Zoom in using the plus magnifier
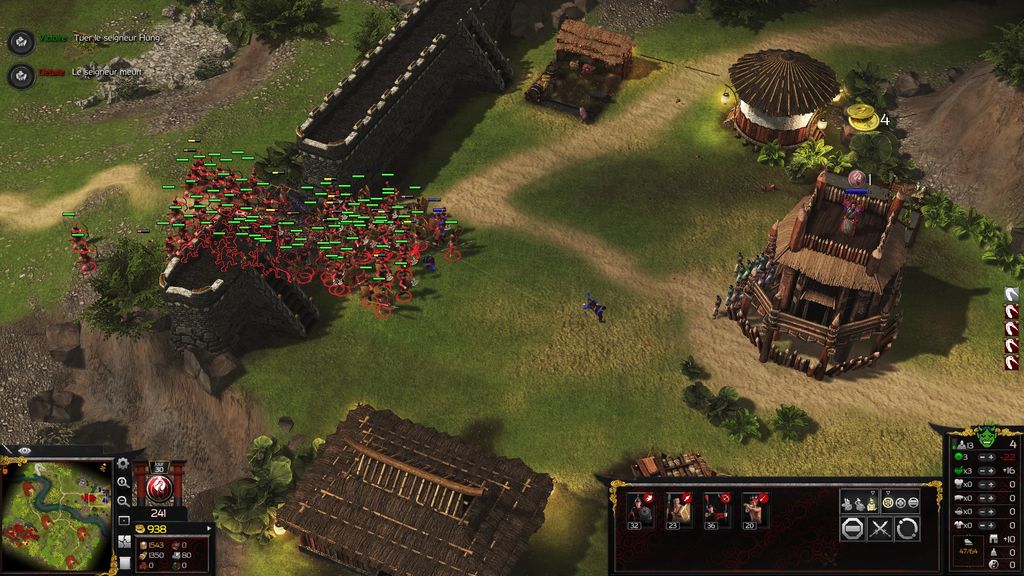 point(123,483)
